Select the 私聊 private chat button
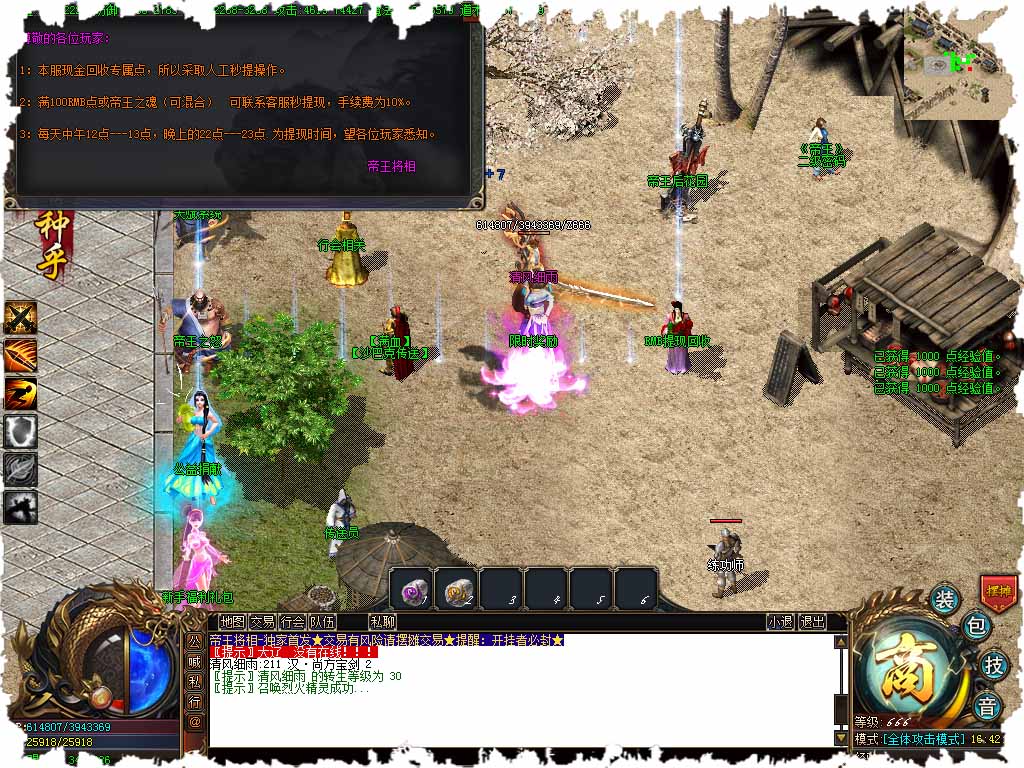Viewport: 1024px width, 768px height. click(x=382, y=622)
